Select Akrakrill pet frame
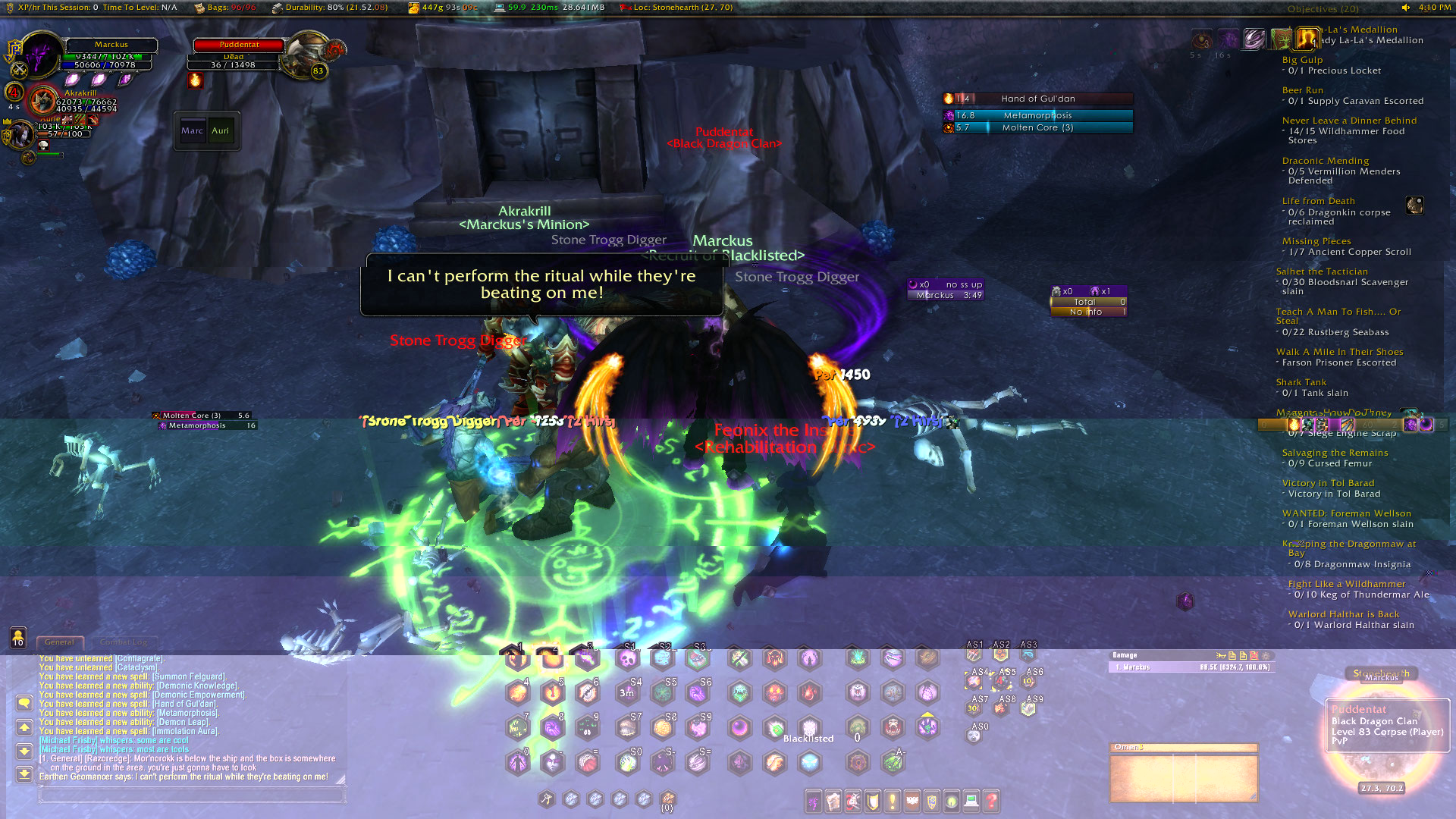The image size is (1456, 819). [x=44, y=101]
